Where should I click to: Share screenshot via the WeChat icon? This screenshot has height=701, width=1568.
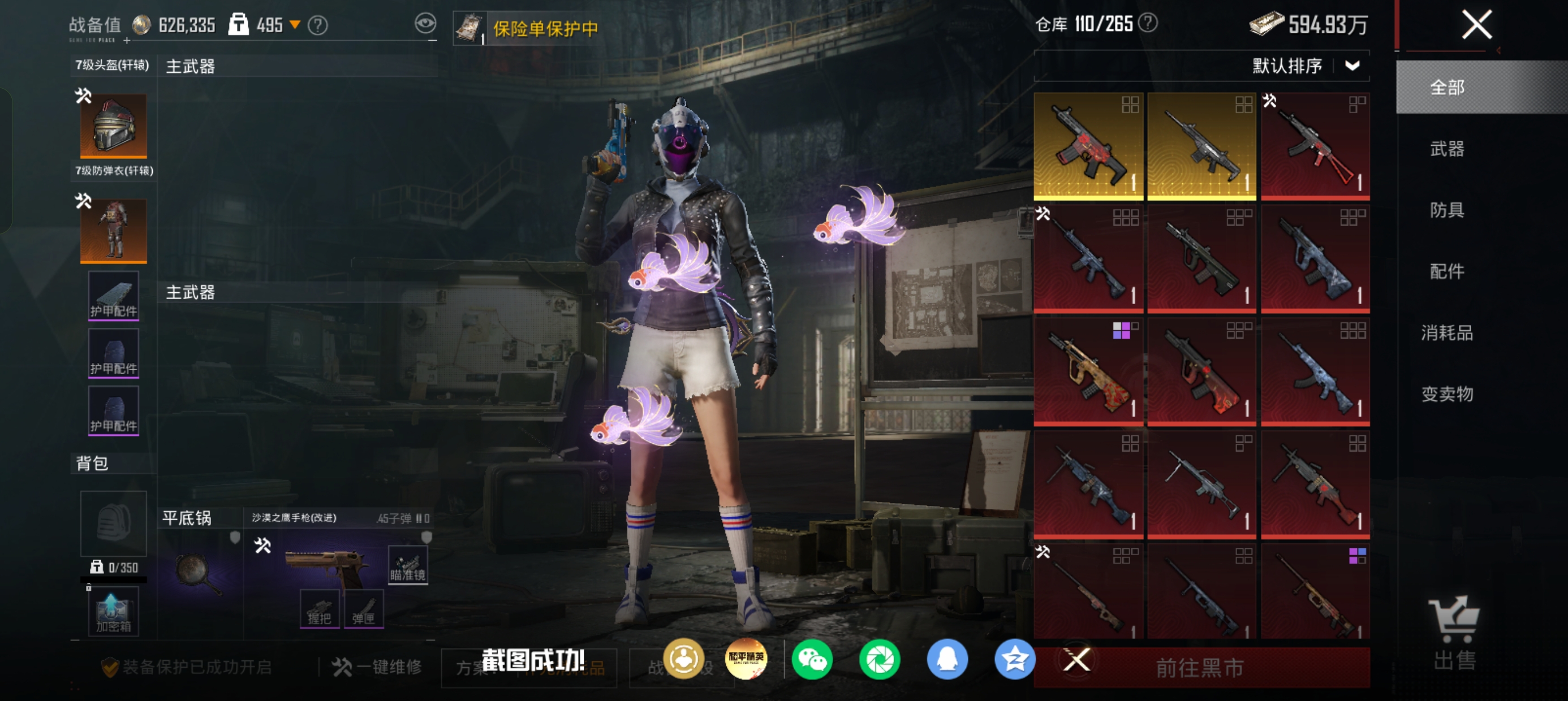click(x=812, y=659)
